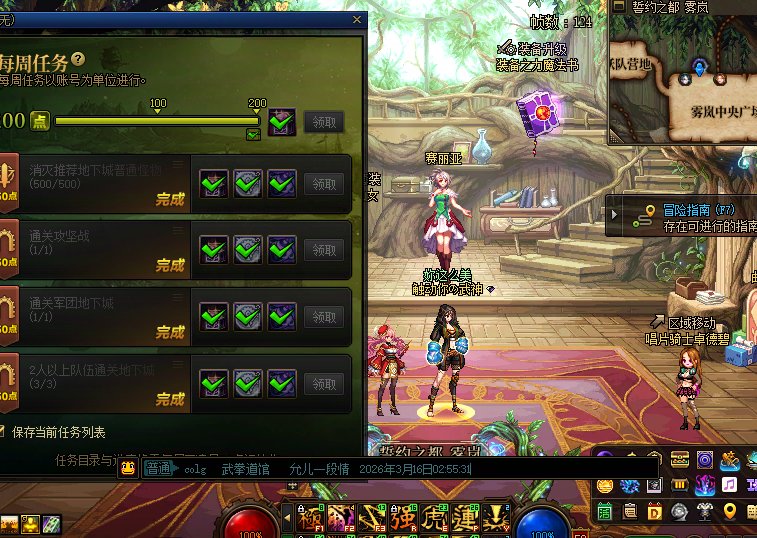Close the weekly tasks window
Viewport: 757px width, 538px height.
coord(357,19)
